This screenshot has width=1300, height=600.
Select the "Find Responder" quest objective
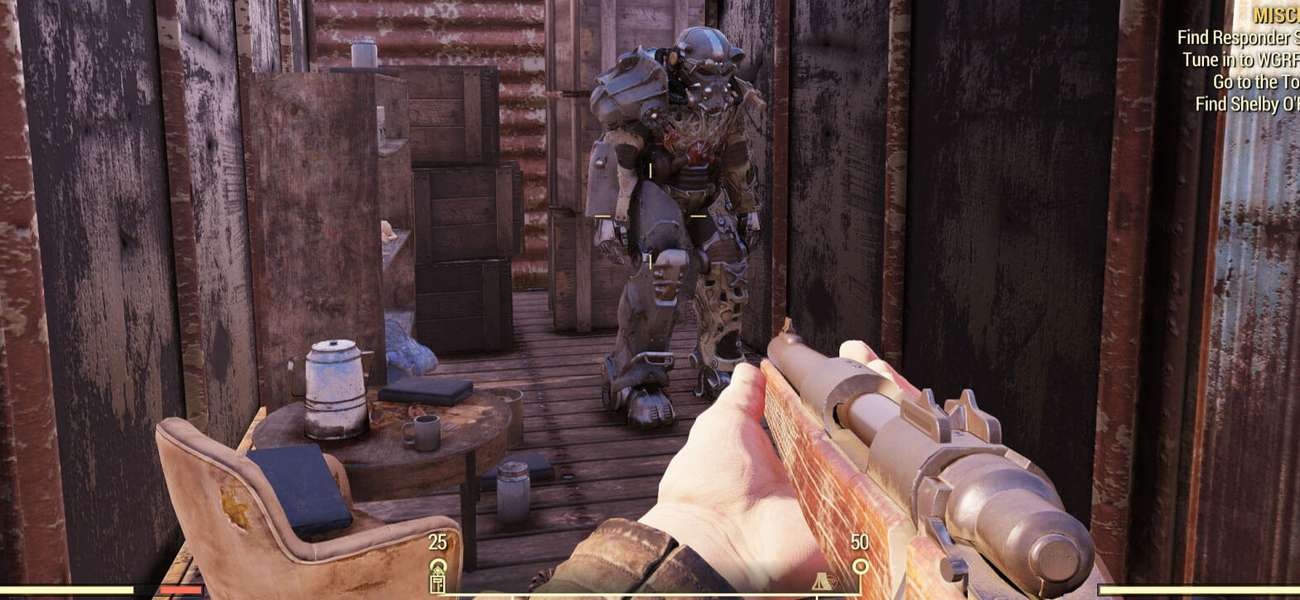pos(1237,38)
